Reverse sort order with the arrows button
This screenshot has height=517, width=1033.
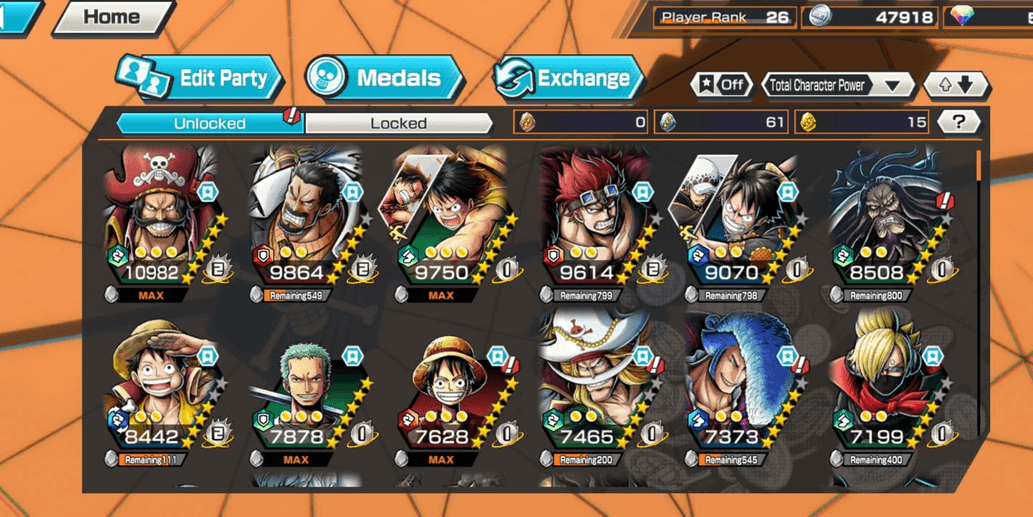(956, 85)
